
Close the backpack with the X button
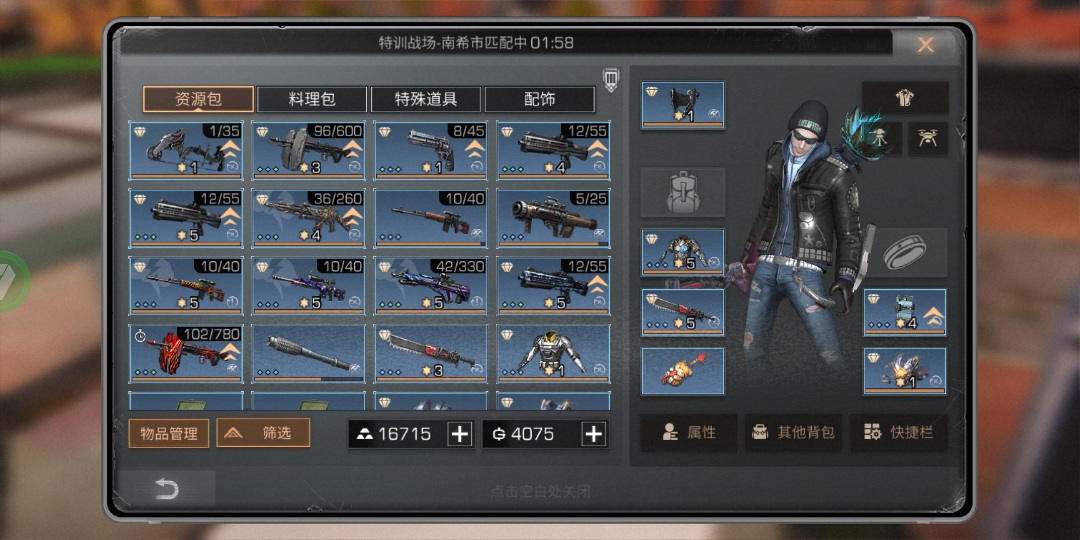[x=926, y=45]
